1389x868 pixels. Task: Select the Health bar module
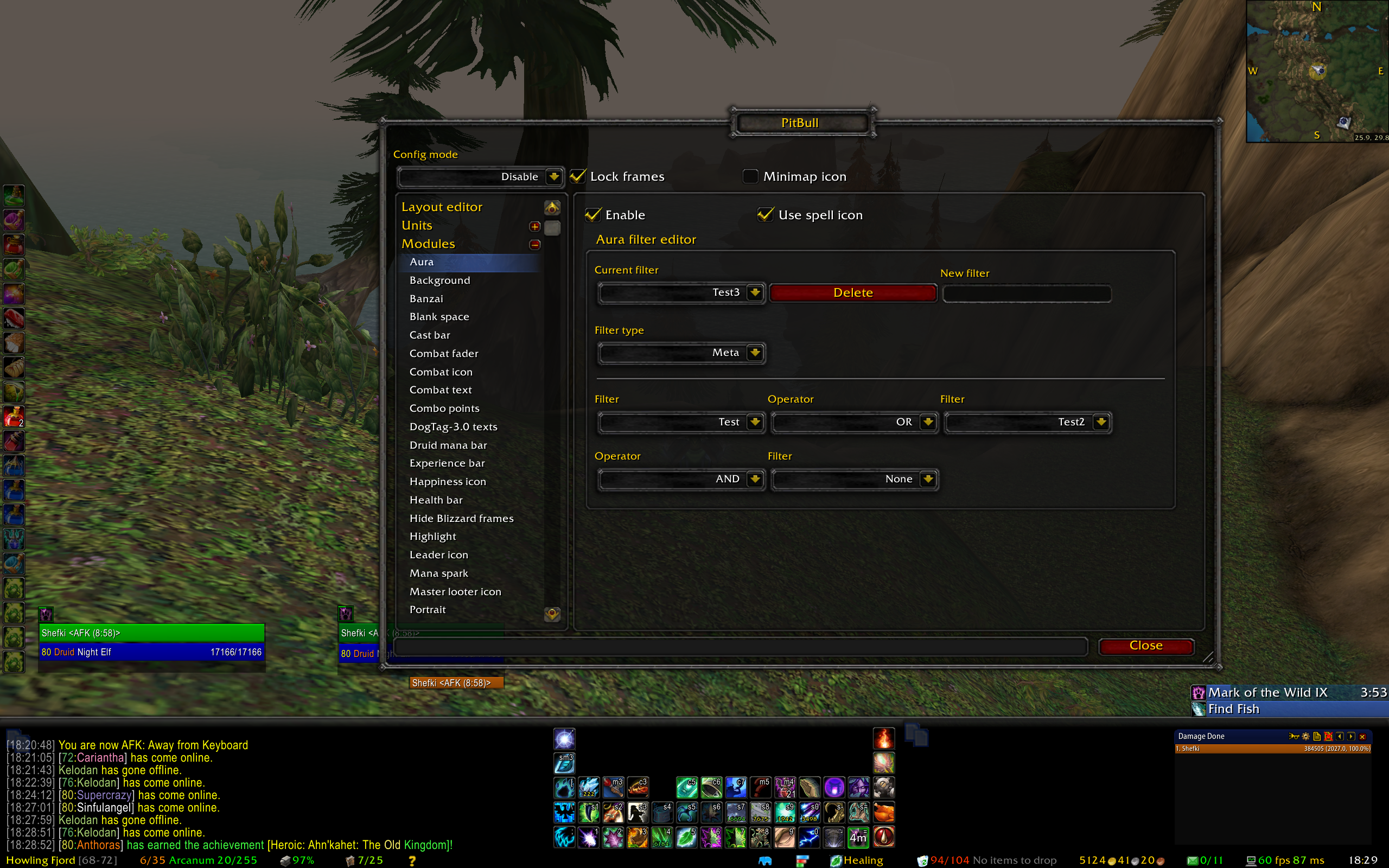tap(436, 500)
